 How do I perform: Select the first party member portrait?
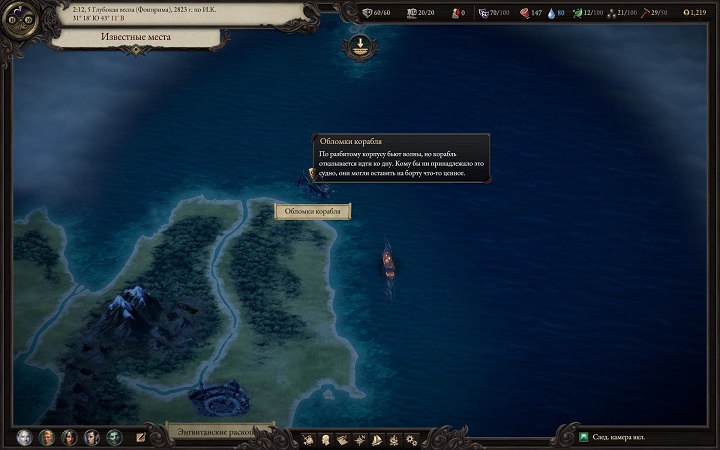(24, 437)
